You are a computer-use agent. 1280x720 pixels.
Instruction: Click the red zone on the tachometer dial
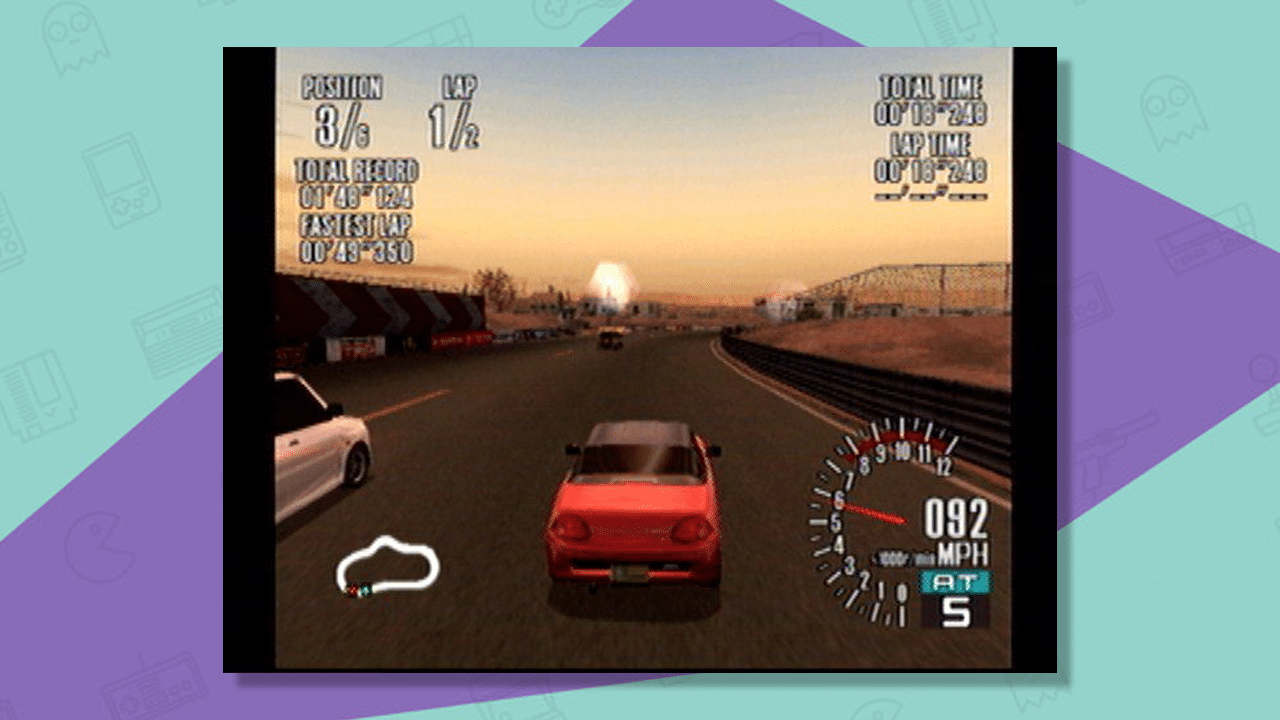898,438
